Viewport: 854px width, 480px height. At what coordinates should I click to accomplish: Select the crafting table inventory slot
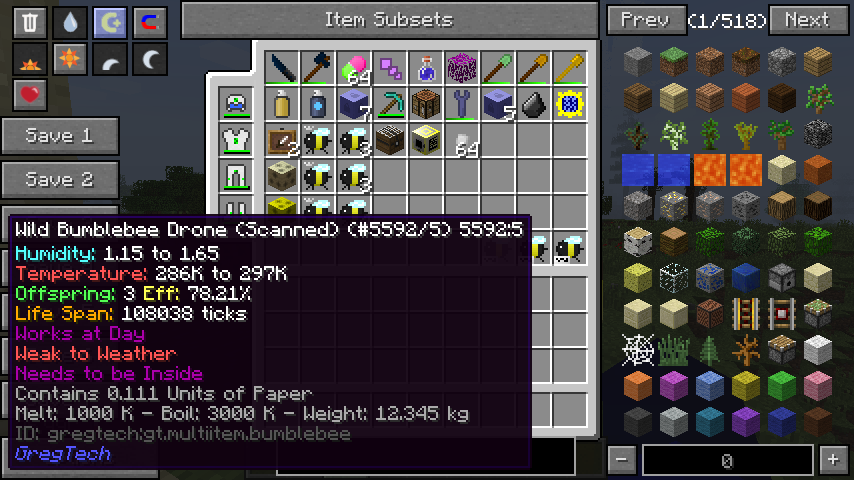(x=427, y=104)
